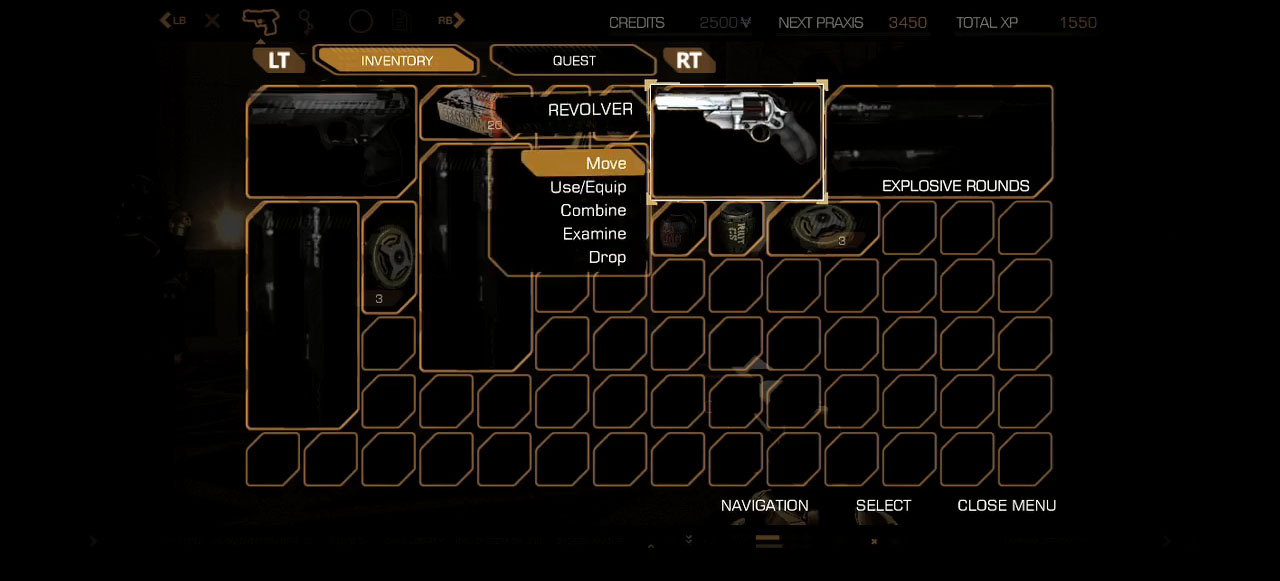Select the green canister item slot

[737, 229]
